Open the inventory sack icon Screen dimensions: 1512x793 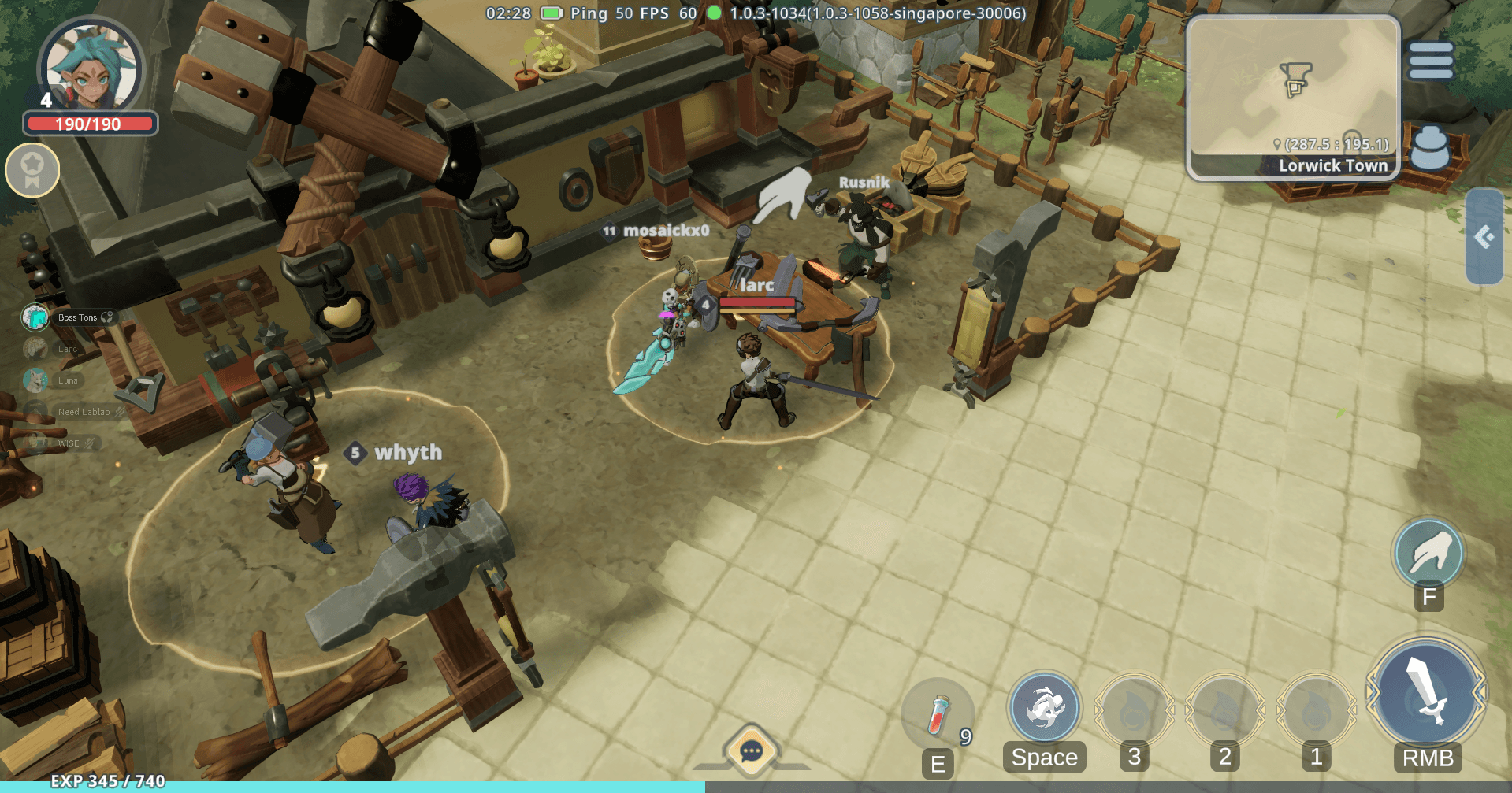tap(1429, 148)
